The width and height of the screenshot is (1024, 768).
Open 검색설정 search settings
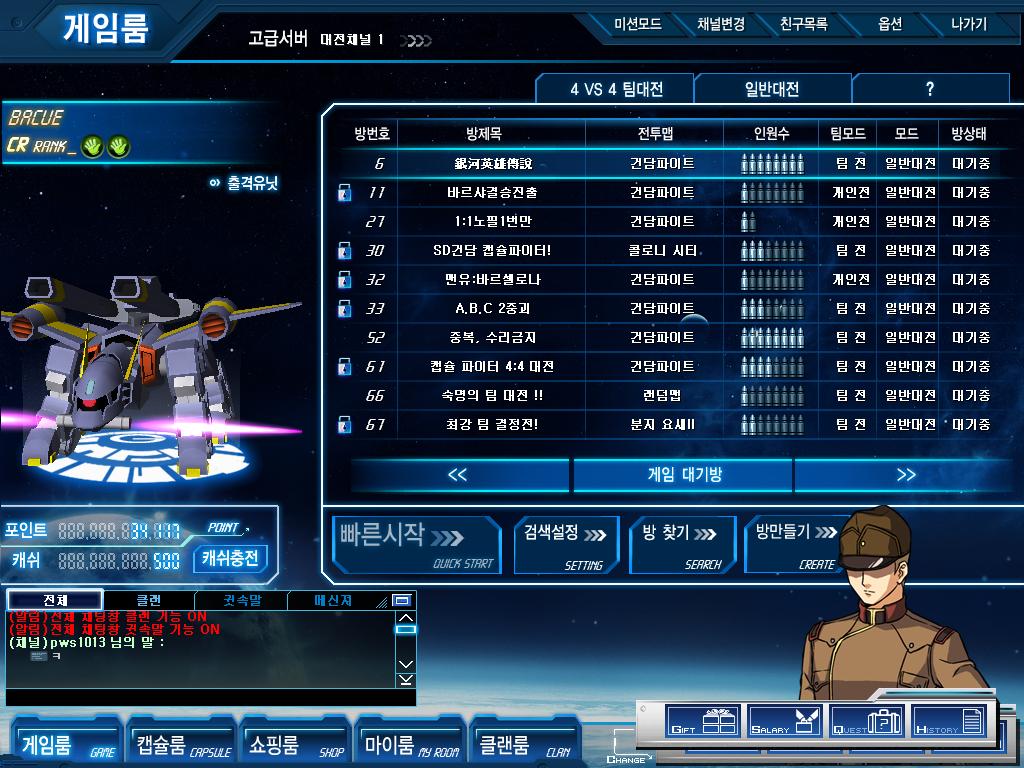(567, 545)
